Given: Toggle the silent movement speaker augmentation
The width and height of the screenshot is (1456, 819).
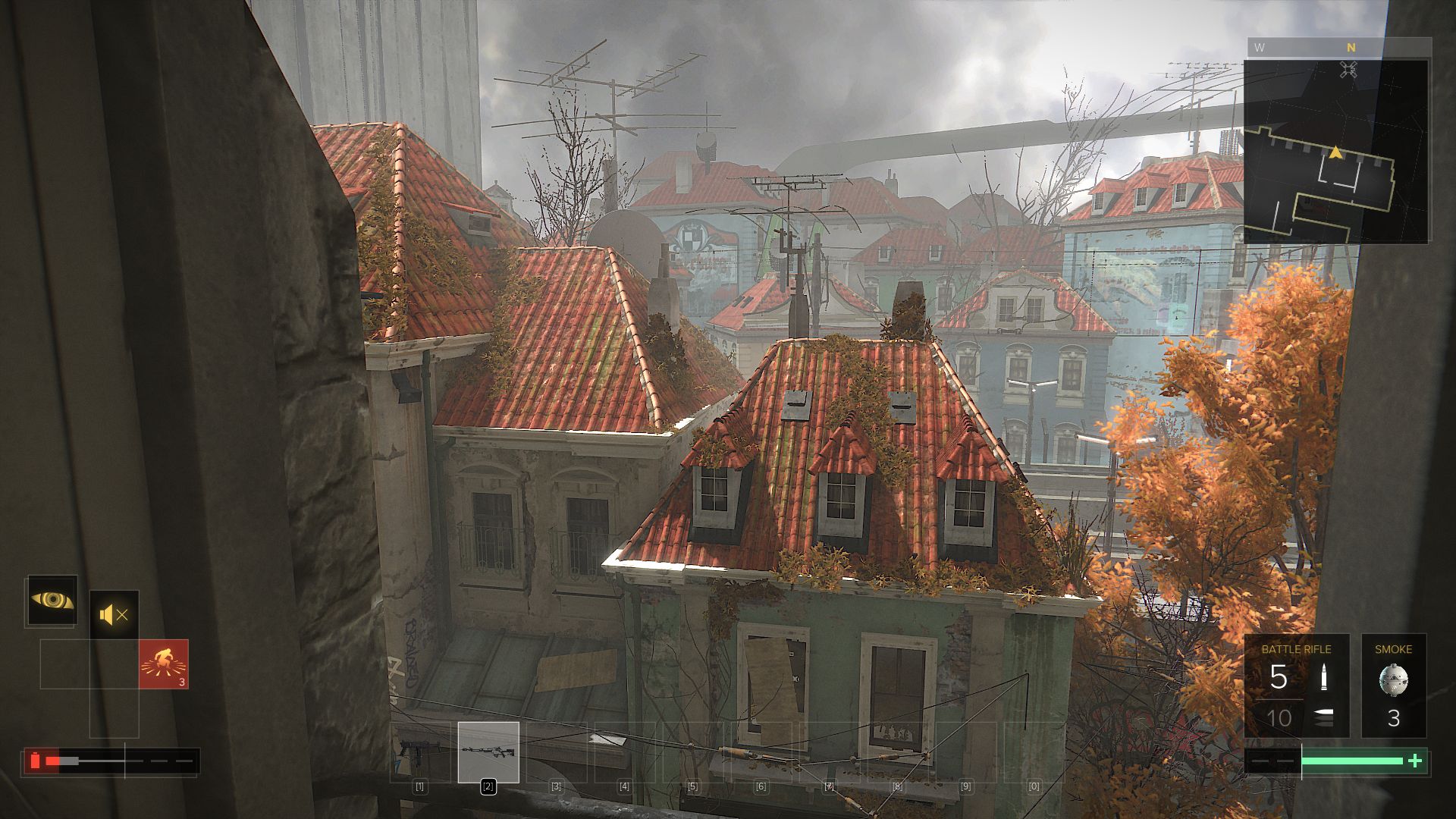Looking at the screenshot, I should point(115,614).
